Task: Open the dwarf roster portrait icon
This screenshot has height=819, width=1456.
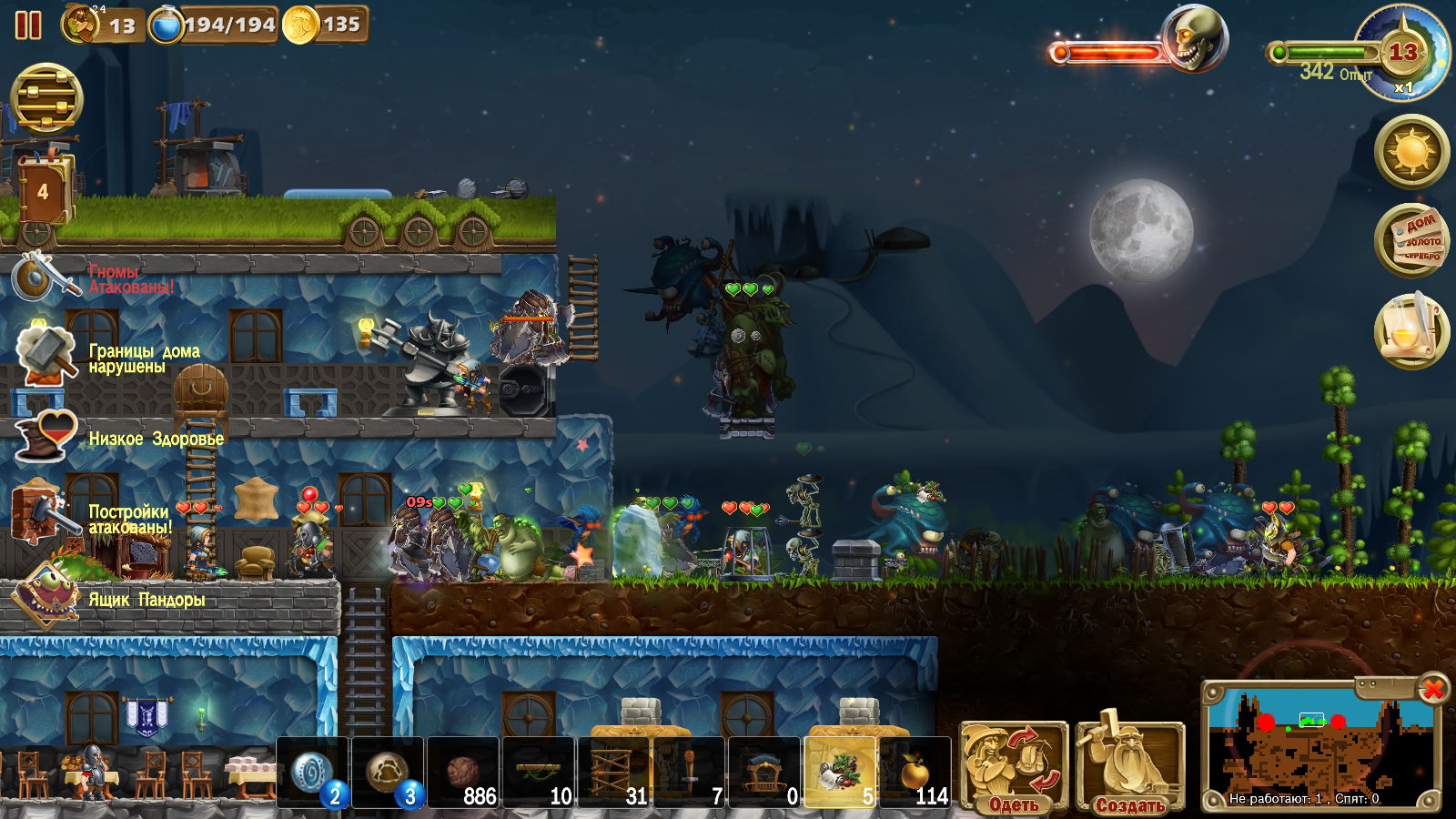Action: click(81, 25)
